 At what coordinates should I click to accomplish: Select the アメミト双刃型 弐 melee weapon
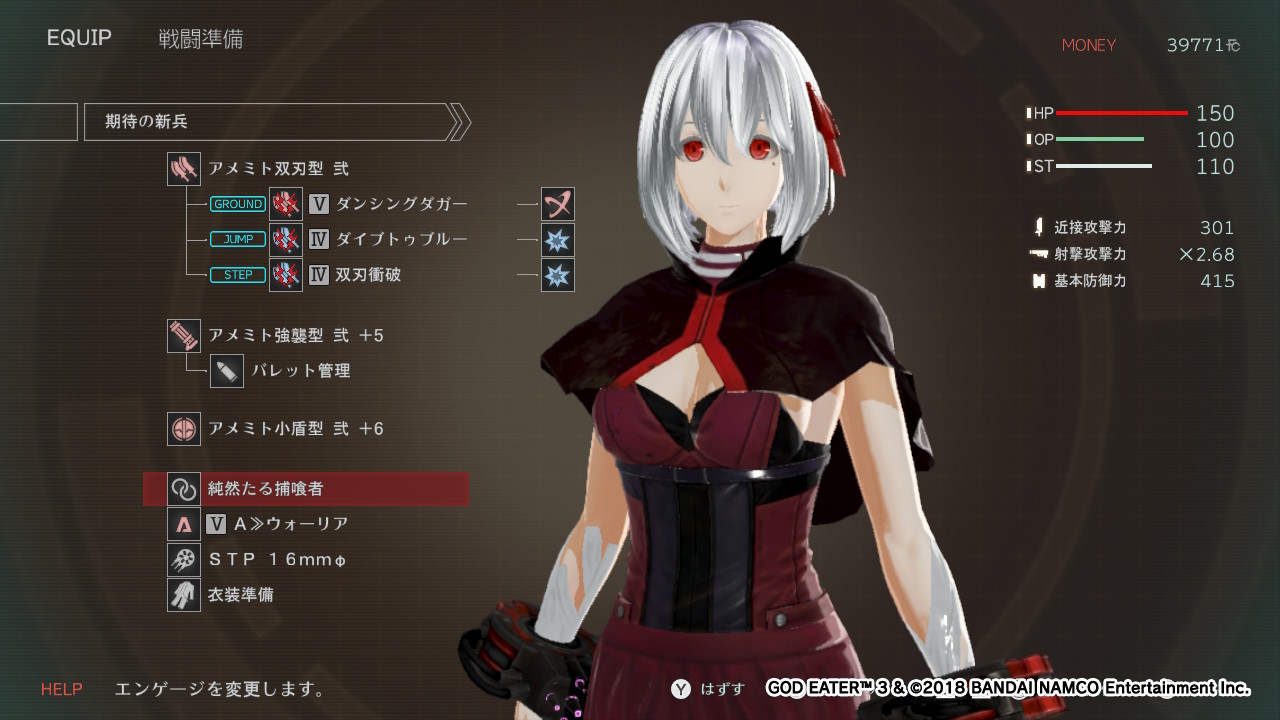click(x=277, y=169)
